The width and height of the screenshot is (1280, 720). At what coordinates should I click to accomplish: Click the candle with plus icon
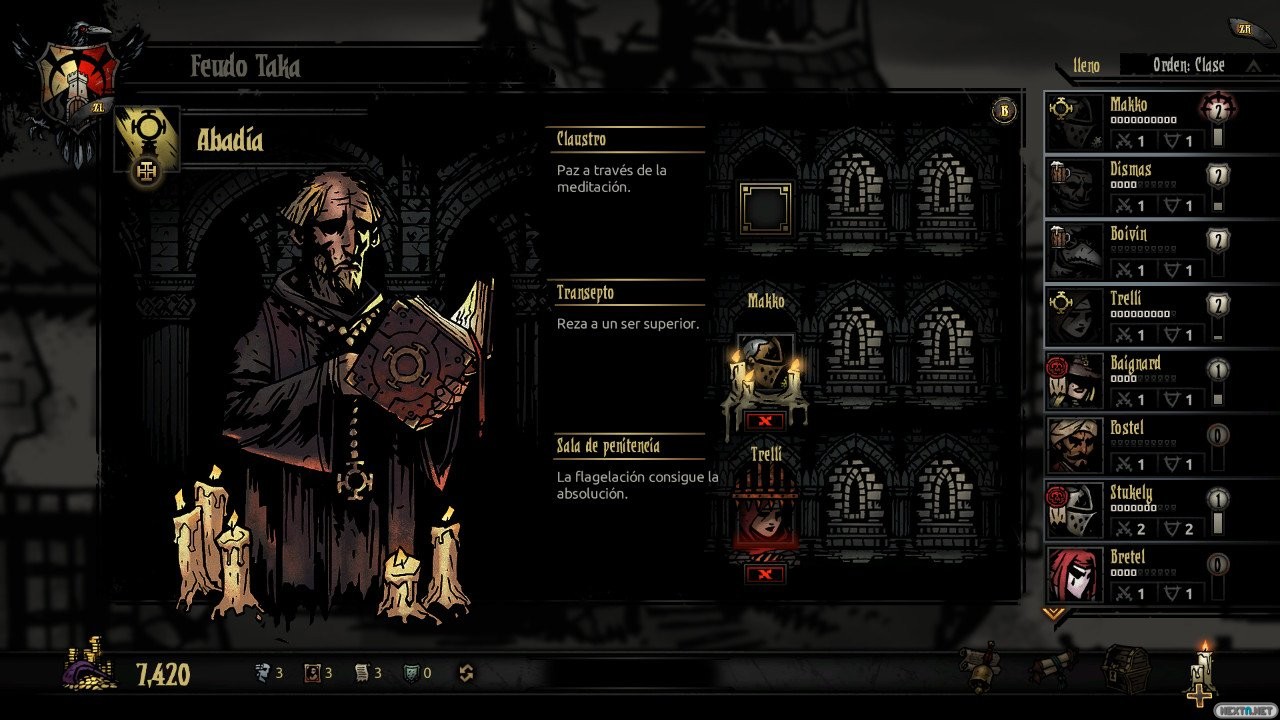[x=1202, y=675]
